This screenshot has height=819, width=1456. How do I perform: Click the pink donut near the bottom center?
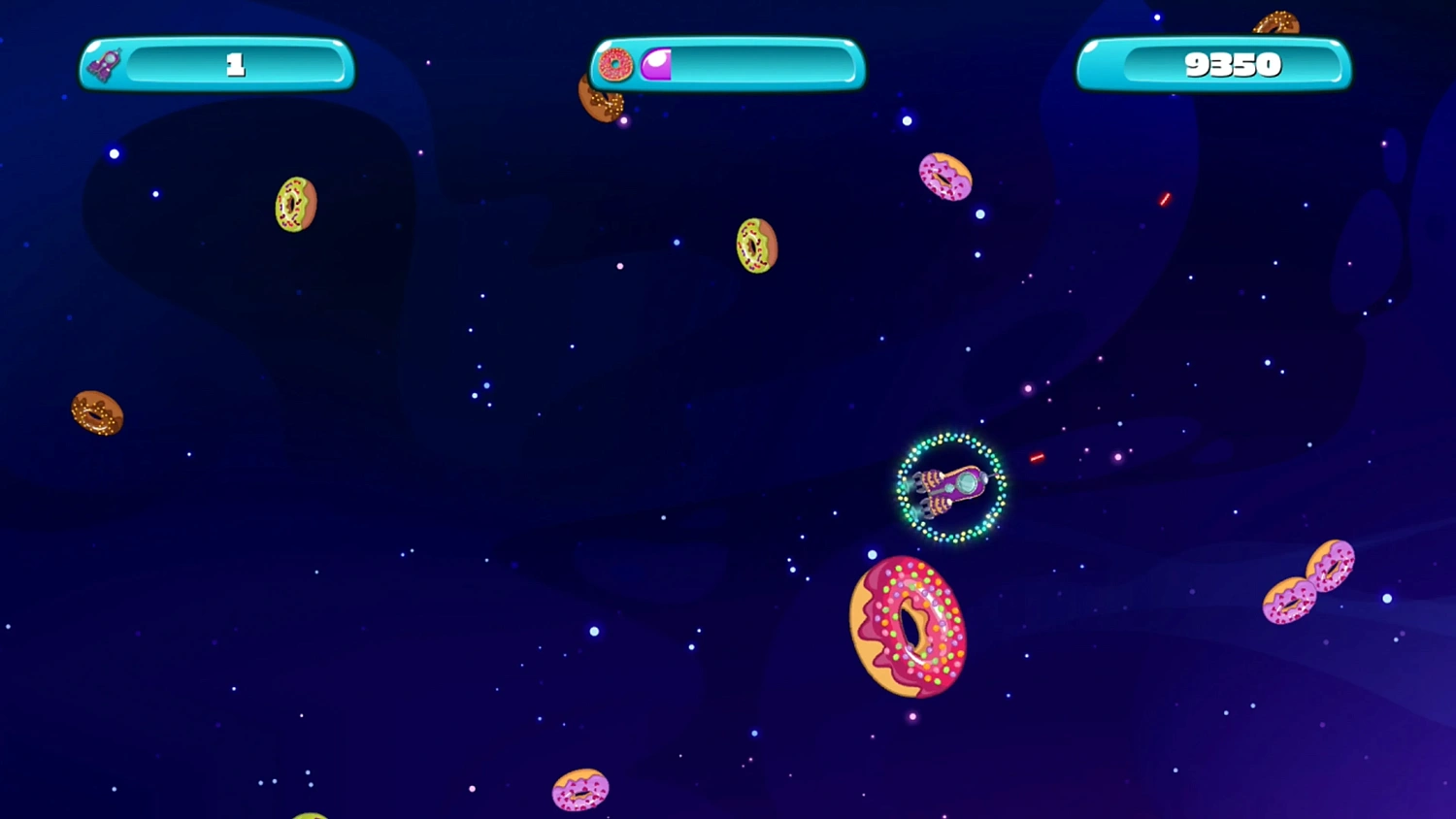coord(579,791)
